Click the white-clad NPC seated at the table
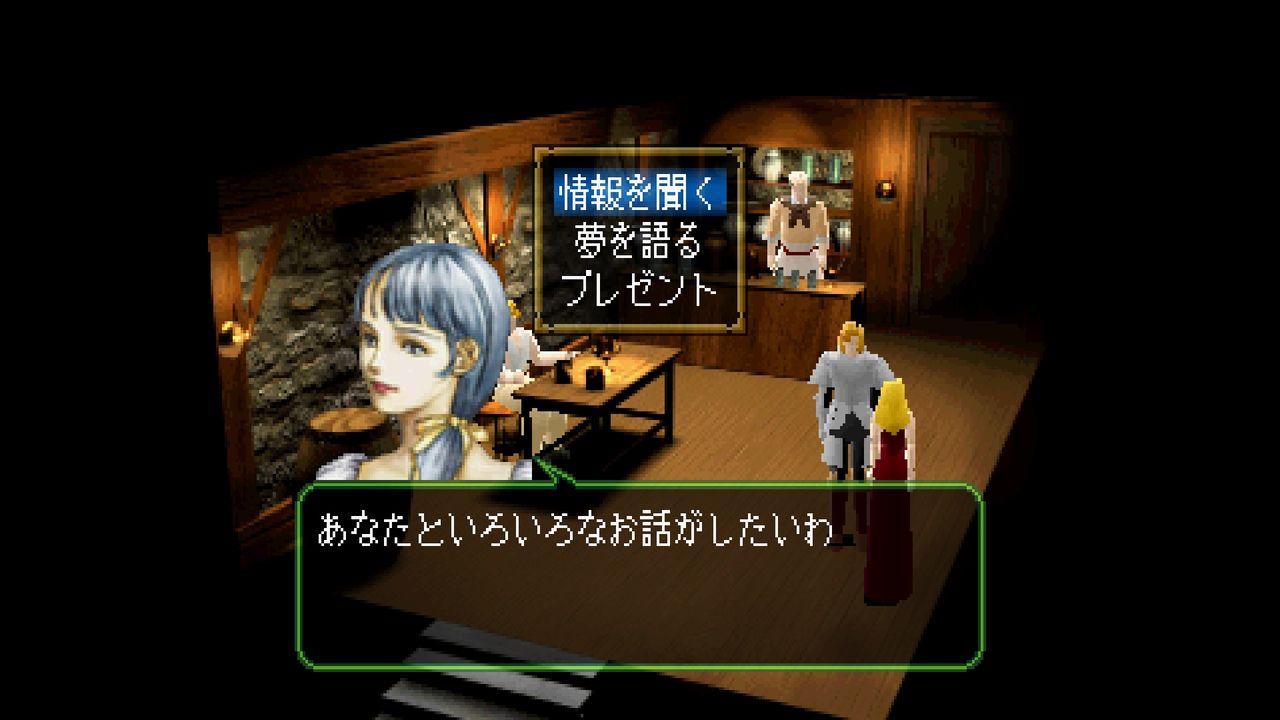The width and height of the screenshot is (1280, 720). pyautogui.click(x=516, y=355)
